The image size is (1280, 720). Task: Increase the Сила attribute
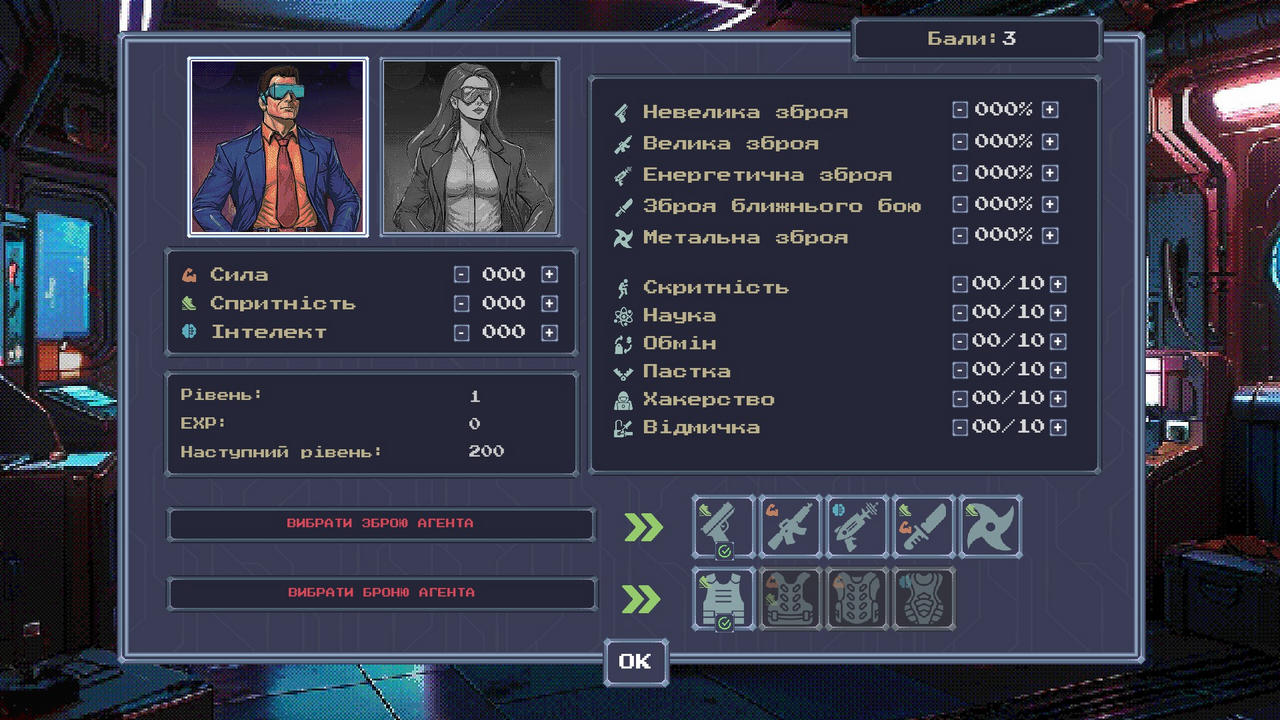[549, 275]
